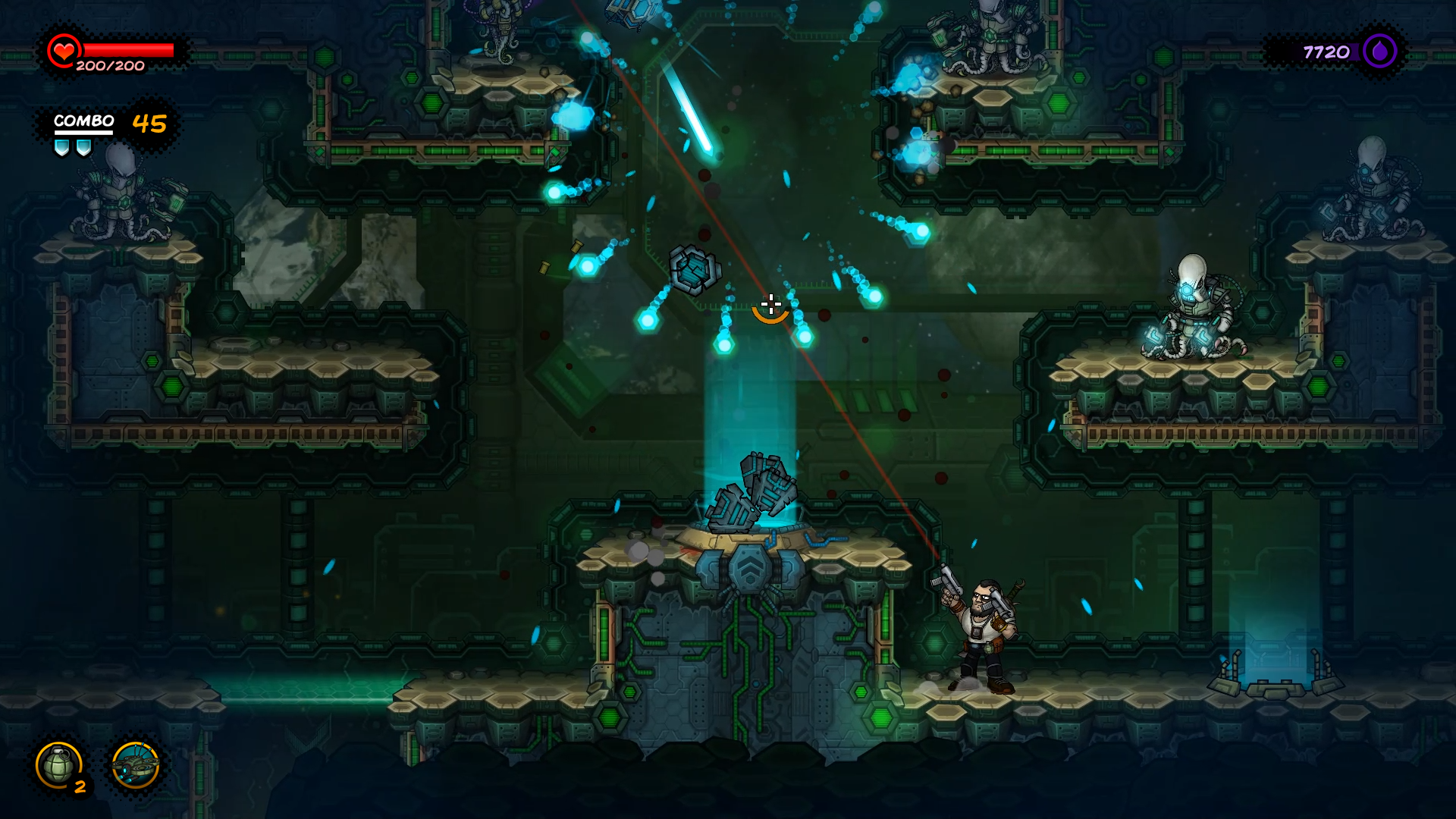Select the grenade item icon
The height and width of the screenshot is (819, 1456).
(59, 764)
